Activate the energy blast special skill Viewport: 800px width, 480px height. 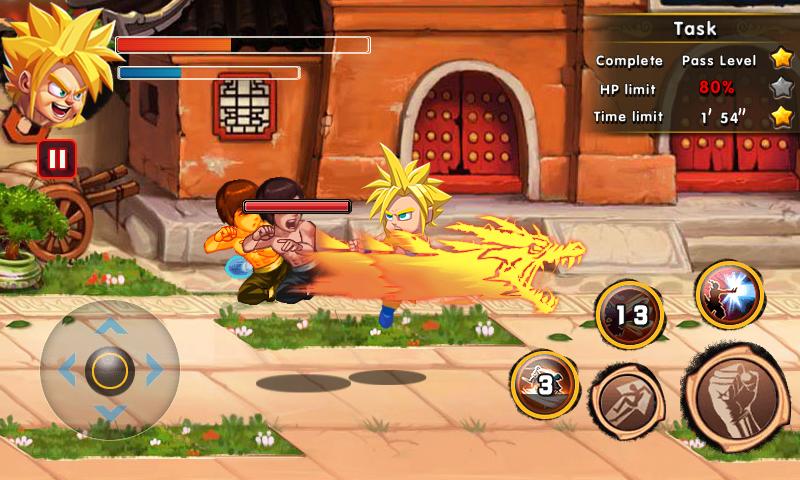(x=730, y=294)
